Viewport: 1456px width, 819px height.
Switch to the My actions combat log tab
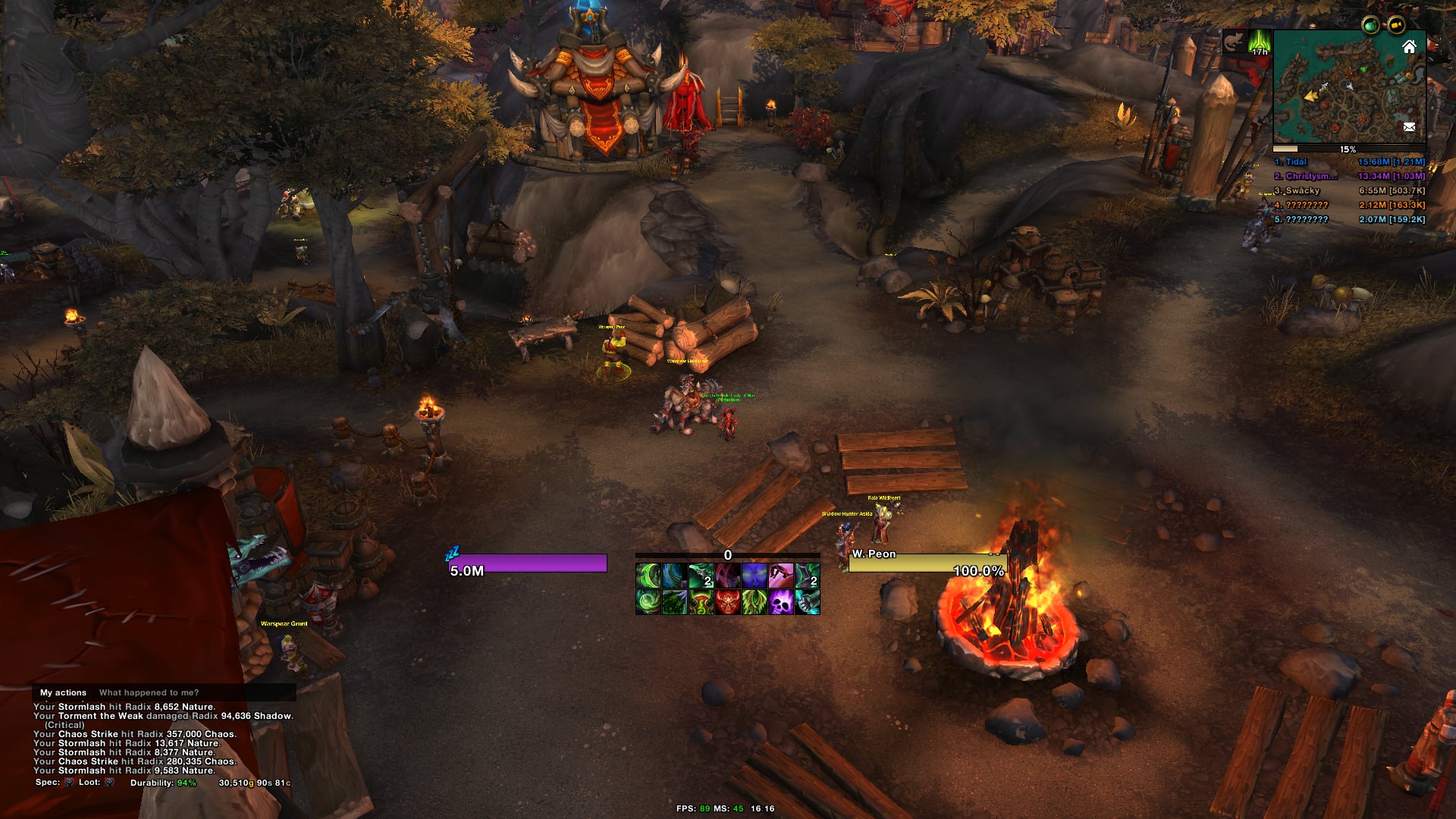[63, 692]
